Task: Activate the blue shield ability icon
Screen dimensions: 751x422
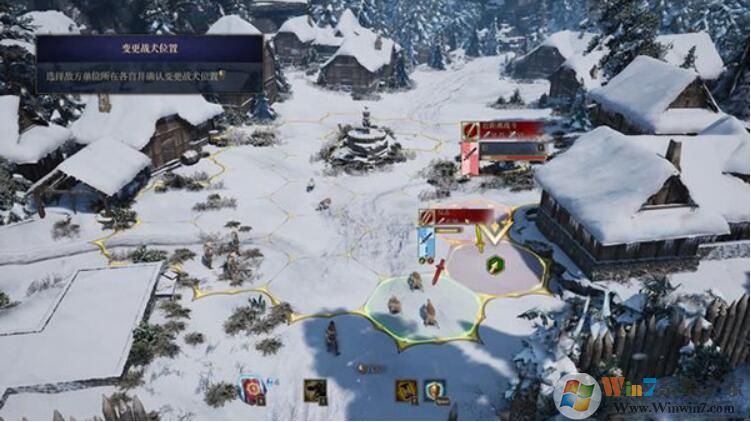Action: pos(434,390)
